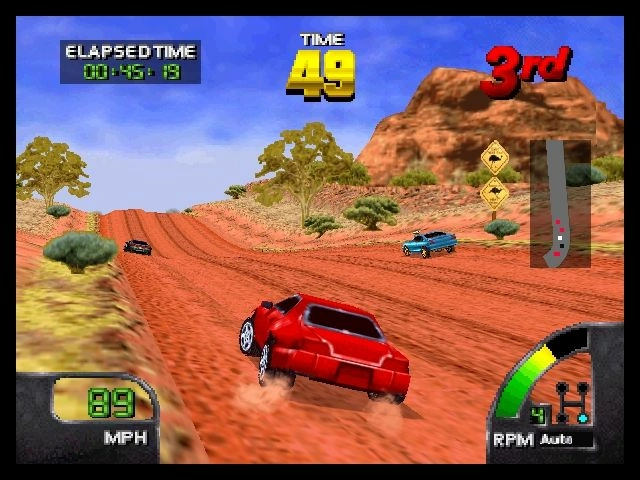
Task: Click the Auto transmission label
Action: click(558, 439)
